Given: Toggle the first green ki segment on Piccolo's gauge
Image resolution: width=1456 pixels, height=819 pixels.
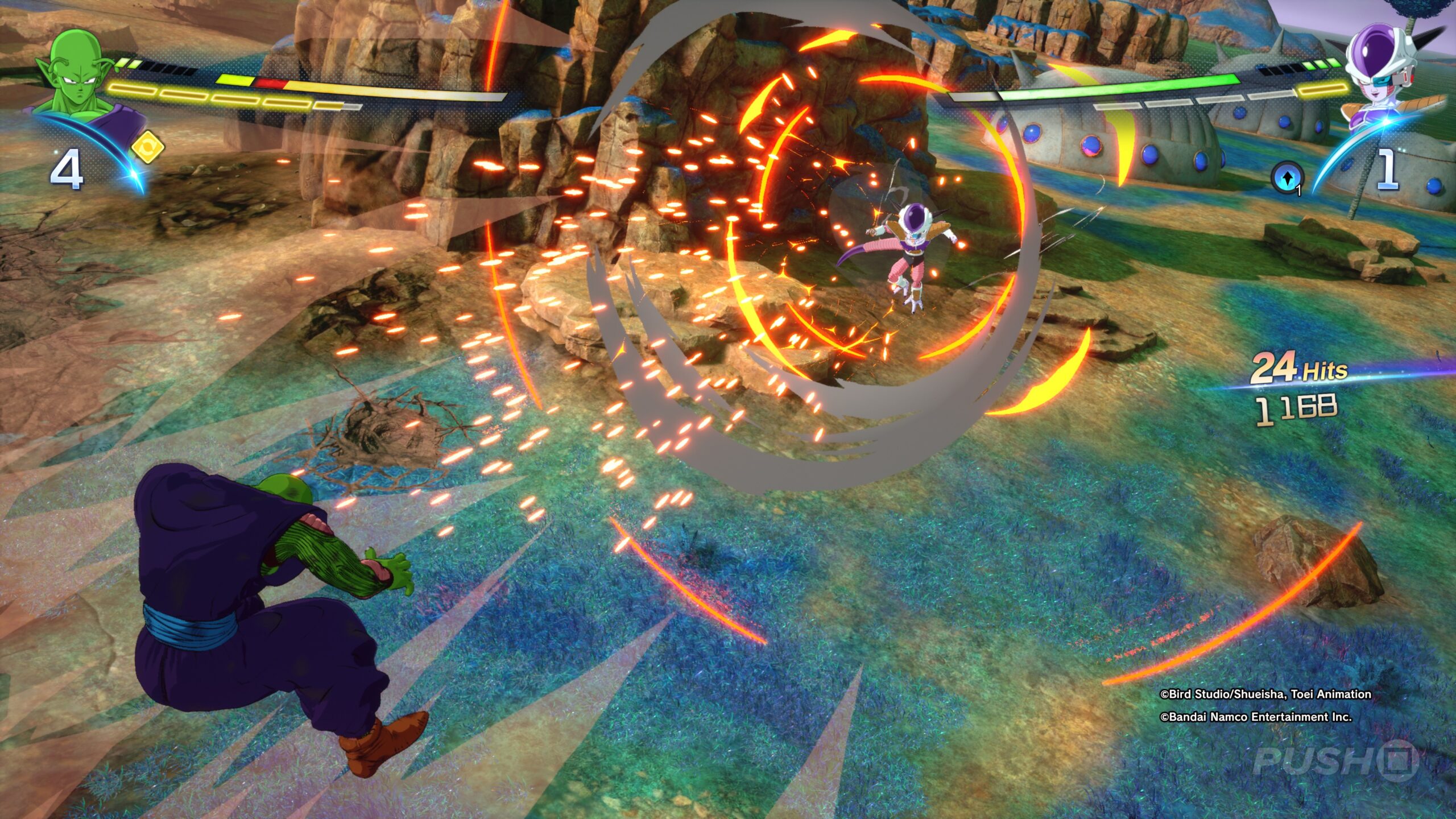Looking at the screenshot, I should 122,63.
